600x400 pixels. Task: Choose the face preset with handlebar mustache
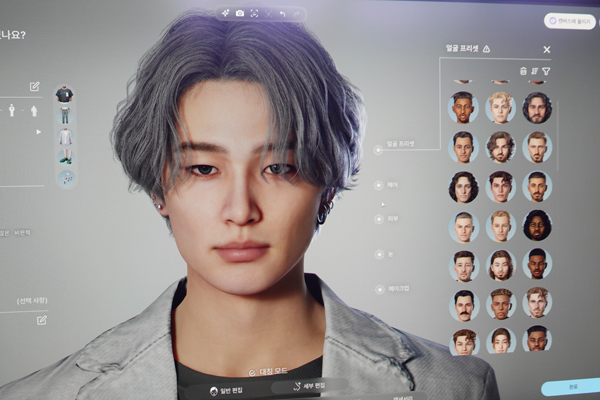464,302
